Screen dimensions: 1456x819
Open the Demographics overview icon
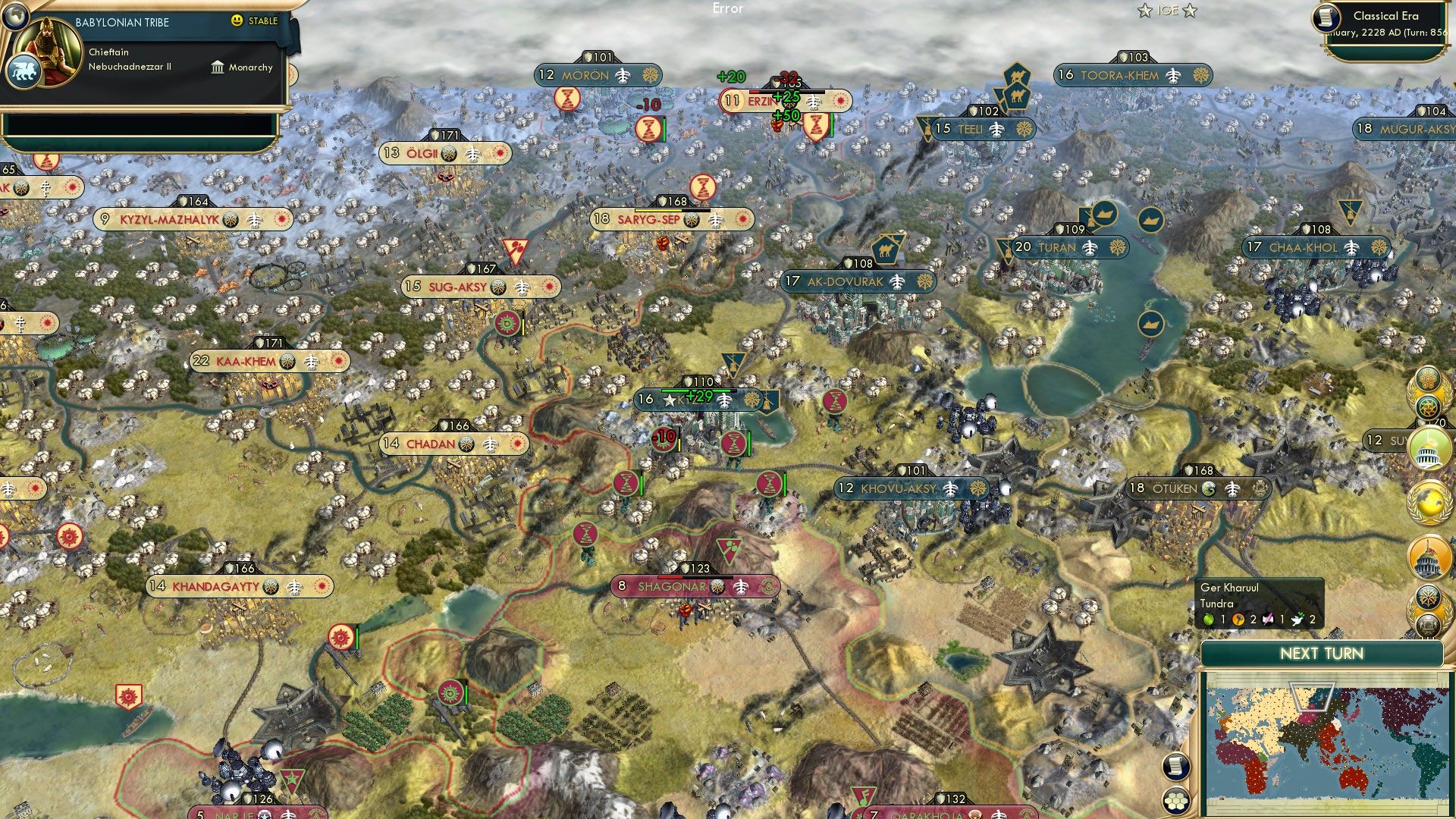(1430, 625)
